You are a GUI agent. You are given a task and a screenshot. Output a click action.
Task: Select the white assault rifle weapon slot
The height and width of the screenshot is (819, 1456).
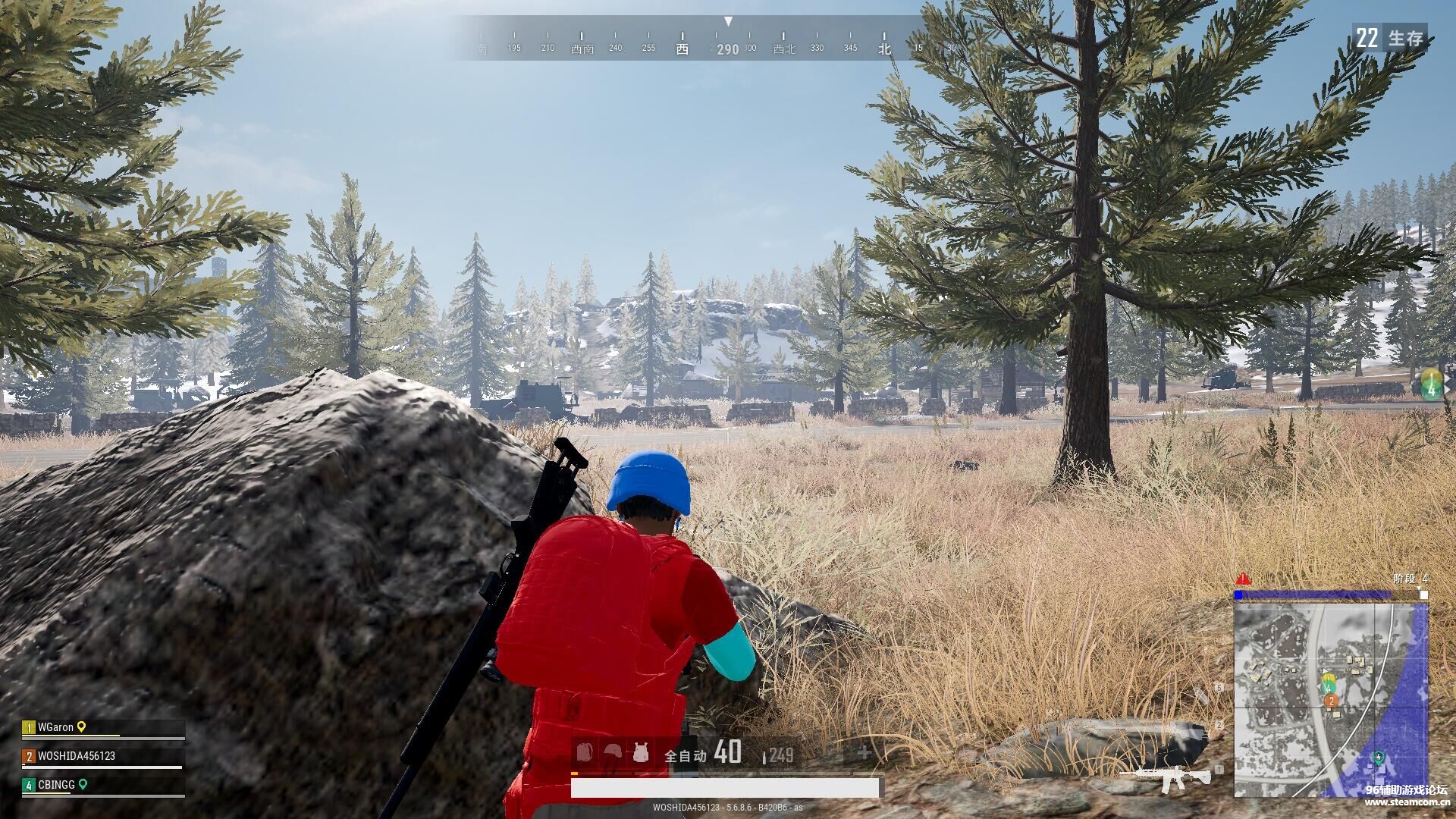pyautogui.click(x=1166, y=777)
